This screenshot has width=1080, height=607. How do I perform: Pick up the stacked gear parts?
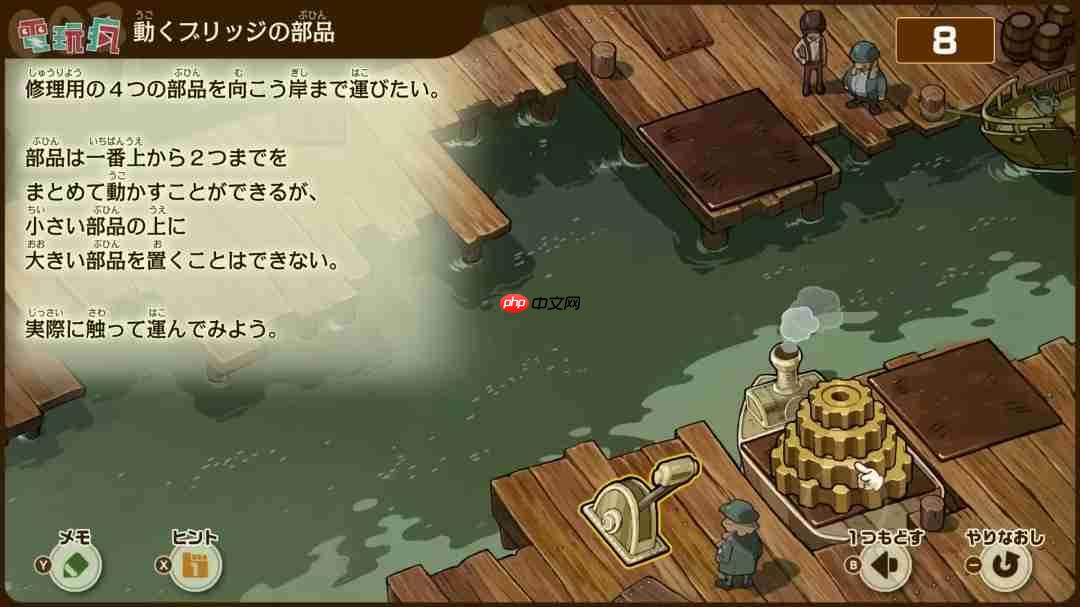point(838,440)
